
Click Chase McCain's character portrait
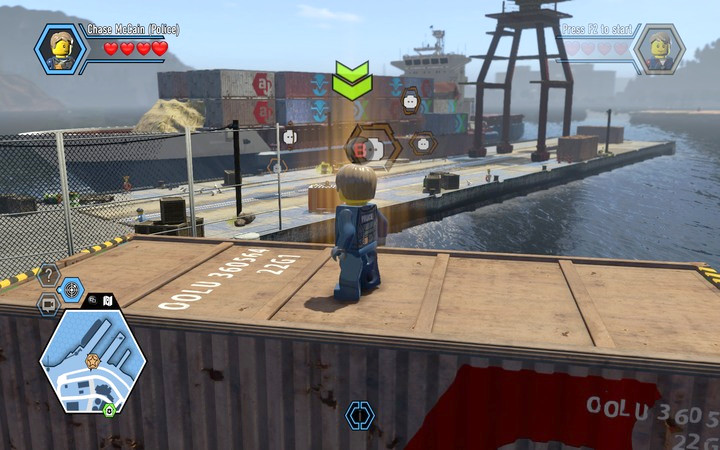[x=56, y=47]
